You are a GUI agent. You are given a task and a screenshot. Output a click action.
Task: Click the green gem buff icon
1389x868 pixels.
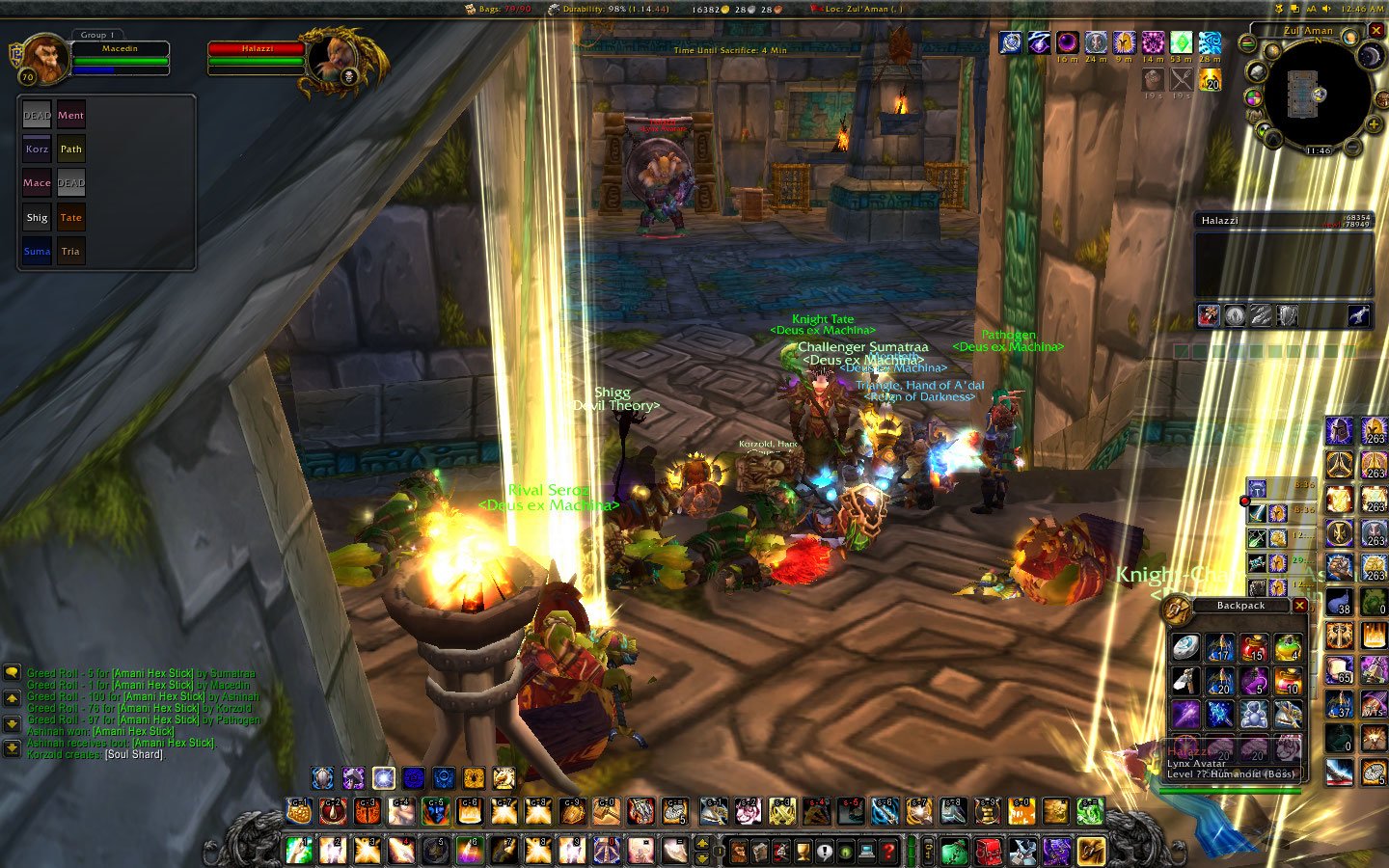pos(1182,42)
